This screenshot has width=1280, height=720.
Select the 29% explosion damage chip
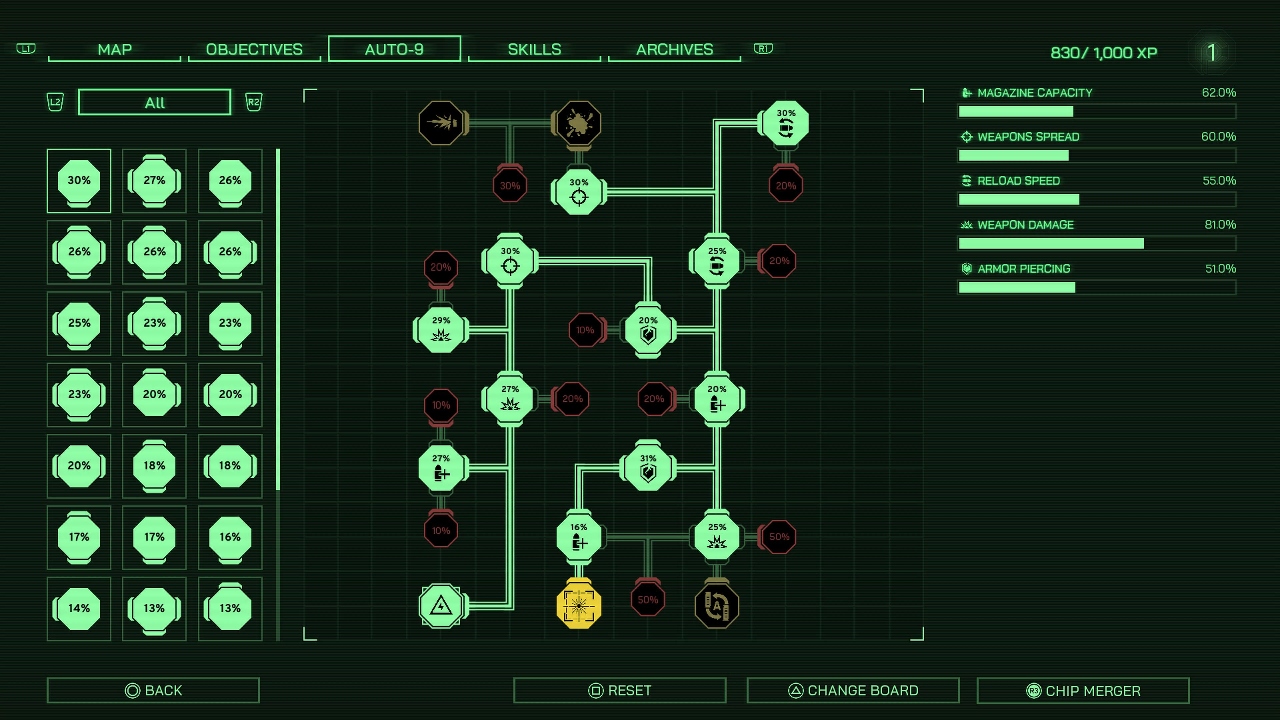coord(441,330)
